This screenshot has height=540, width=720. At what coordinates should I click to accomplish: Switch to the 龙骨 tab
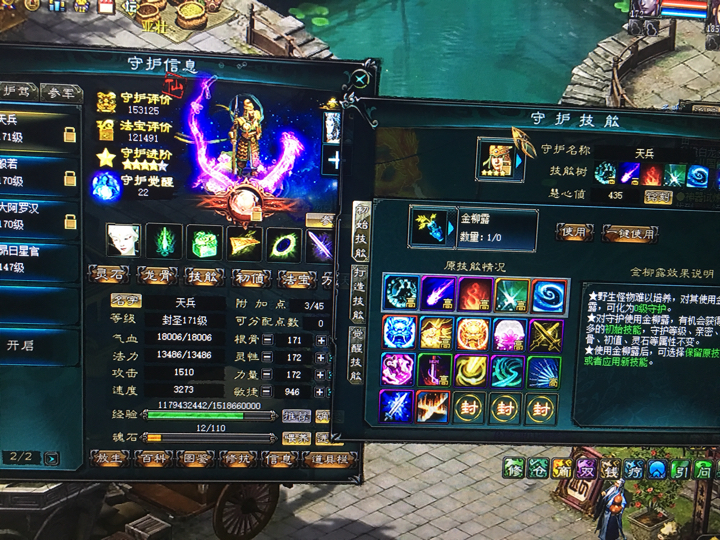[x=154, y=275]
